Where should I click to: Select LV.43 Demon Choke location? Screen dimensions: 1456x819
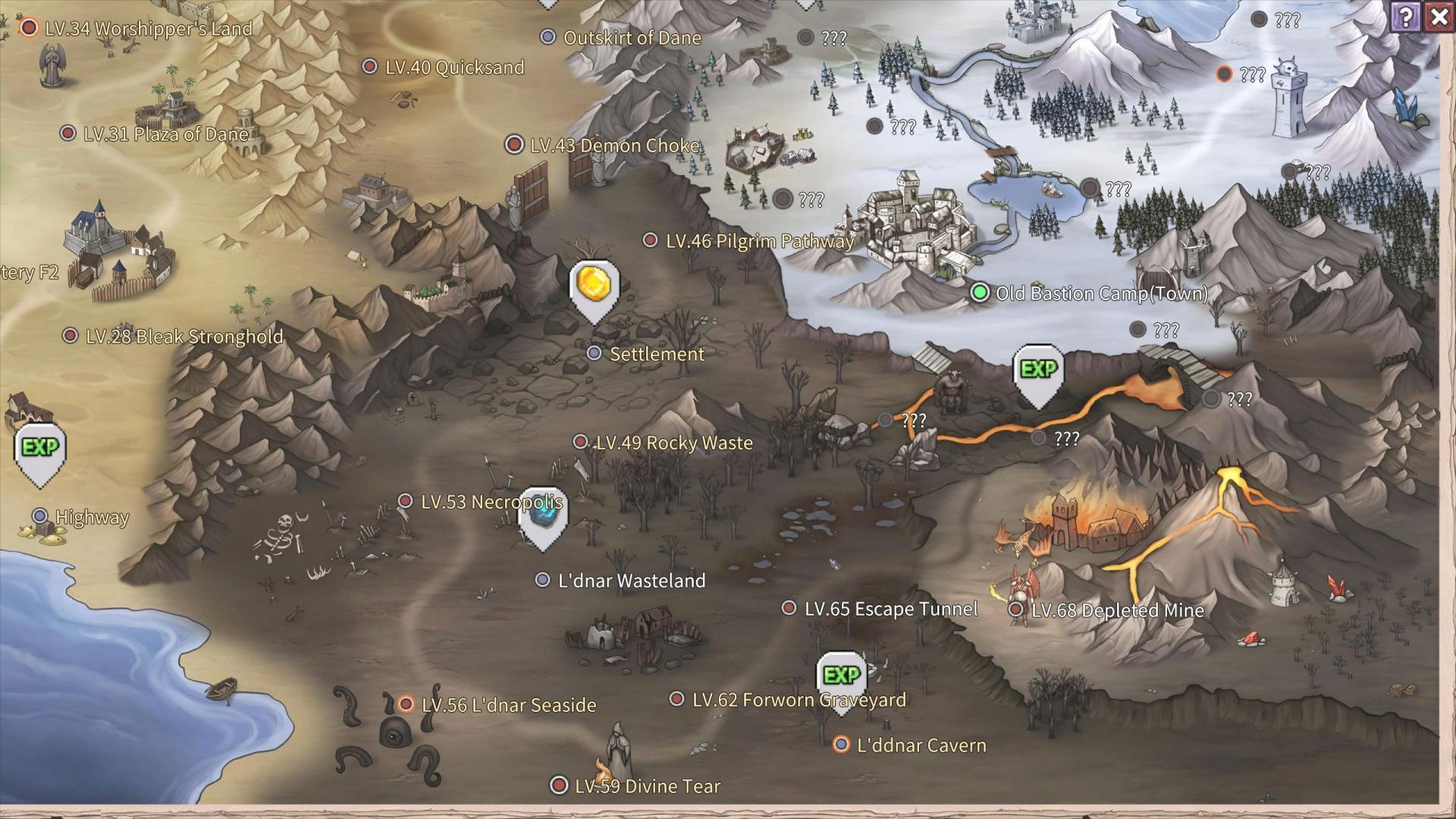pos(515,144)
